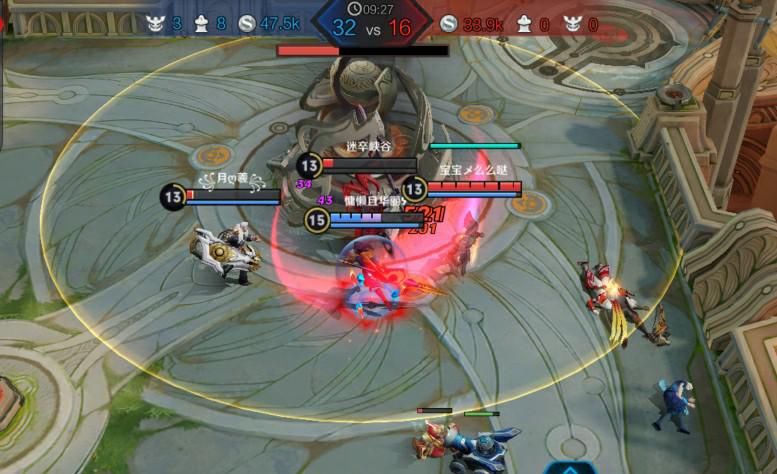The image size is (777, 474).
Task: Expand the blue arrow panel at bottom
Action: [569, 467]
